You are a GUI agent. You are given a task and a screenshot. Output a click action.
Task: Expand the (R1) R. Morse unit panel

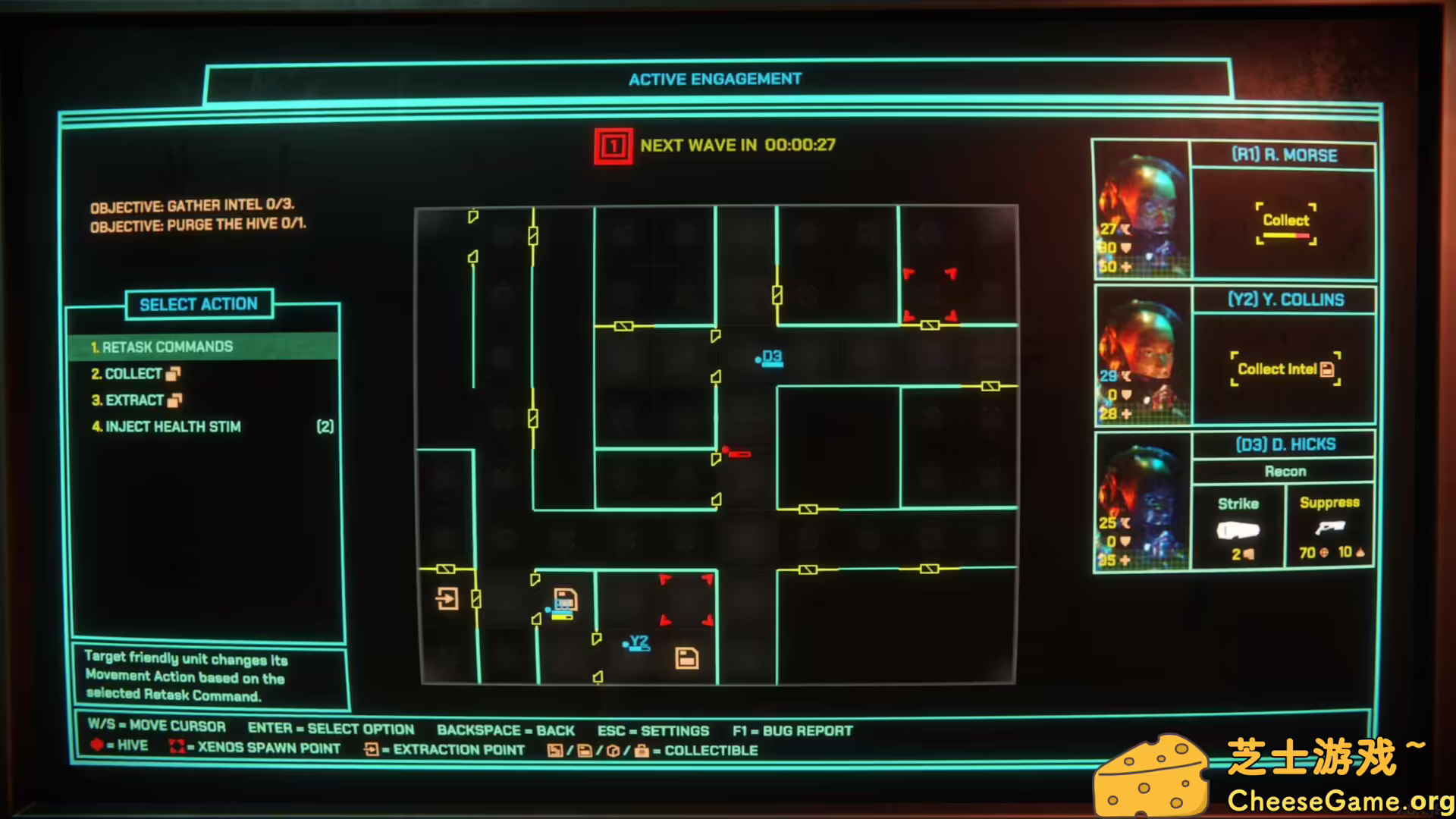point(1283,155)
